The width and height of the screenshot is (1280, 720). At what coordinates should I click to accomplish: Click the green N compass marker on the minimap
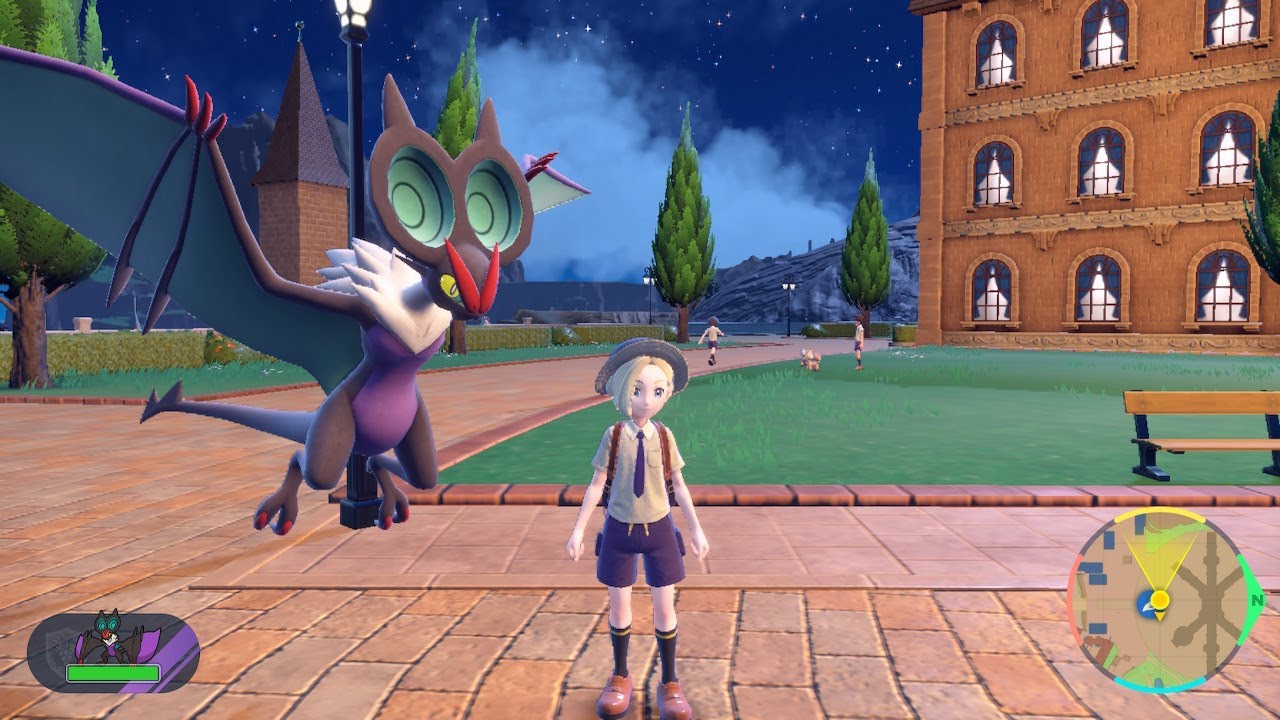click(x=1255, y=599)
